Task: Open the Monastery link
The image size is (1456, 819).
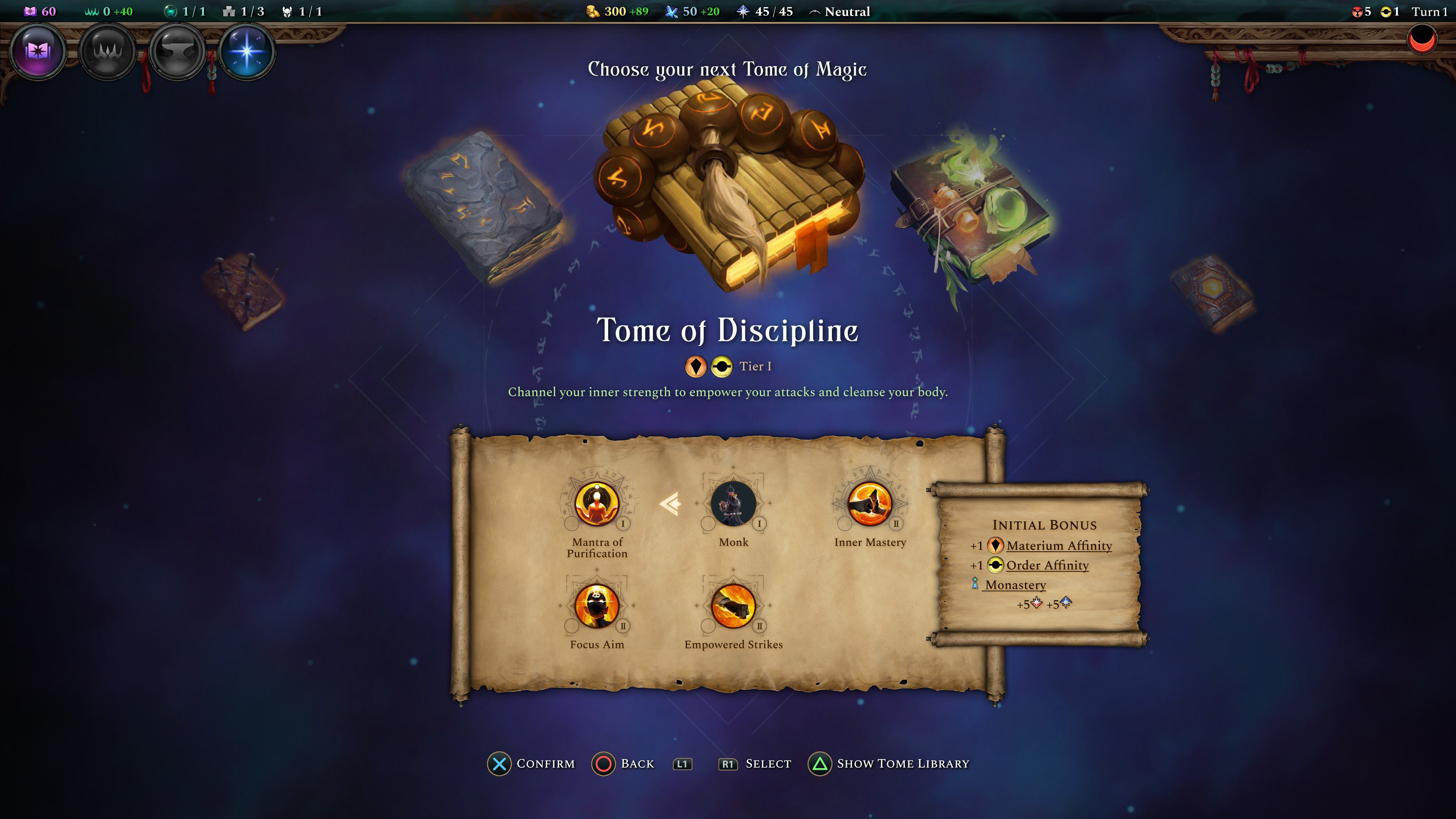Action: click(x=1015, y=585)
